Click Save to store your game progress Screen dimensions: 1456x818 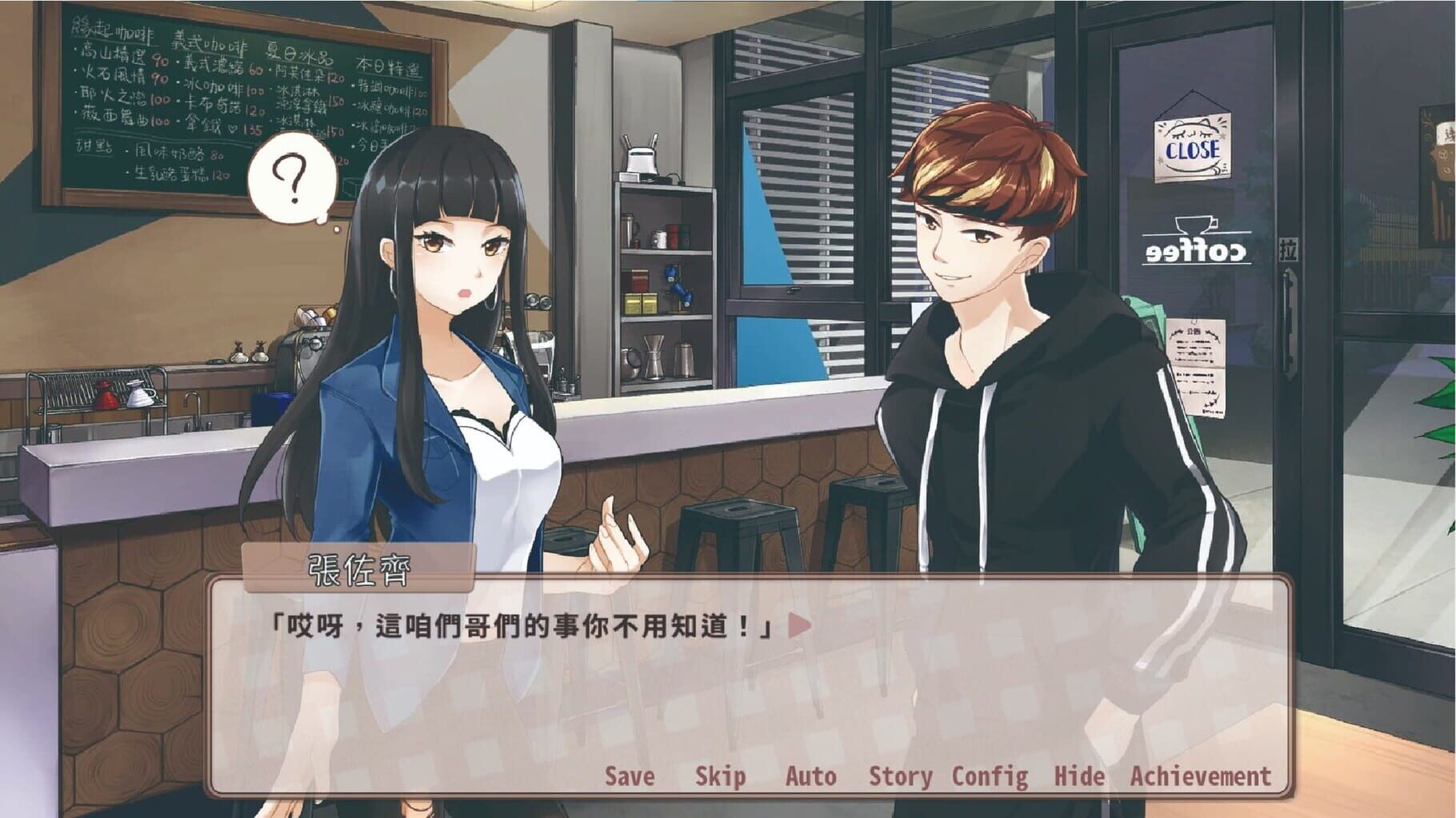tap(630, 775)
